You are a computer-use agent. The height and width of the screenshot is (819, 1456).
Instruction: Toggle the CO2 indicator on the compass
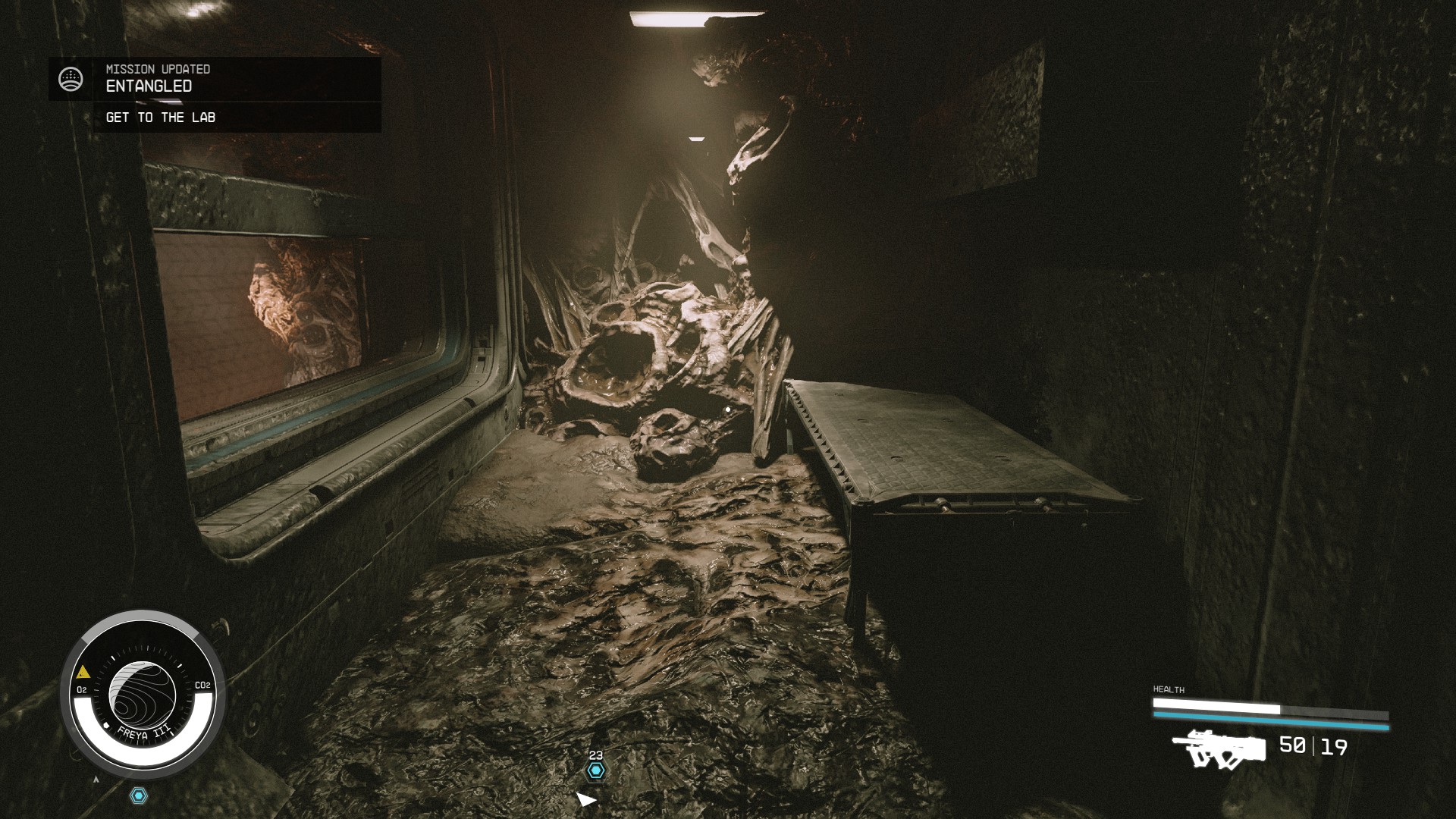click(x=202, y=686)
